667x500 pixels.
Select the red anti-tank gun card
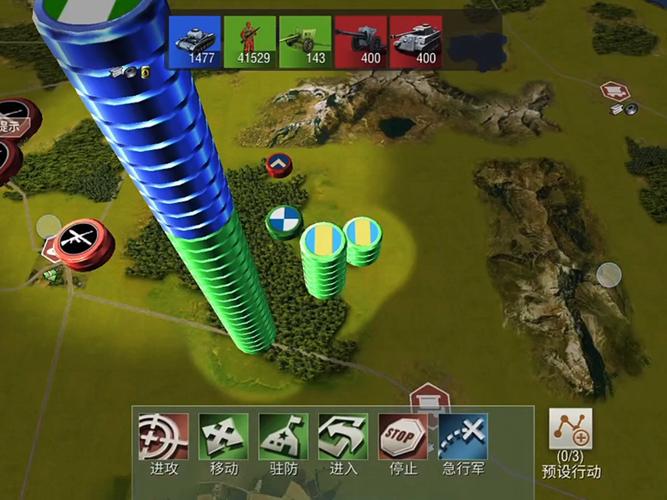click(360, 41)
